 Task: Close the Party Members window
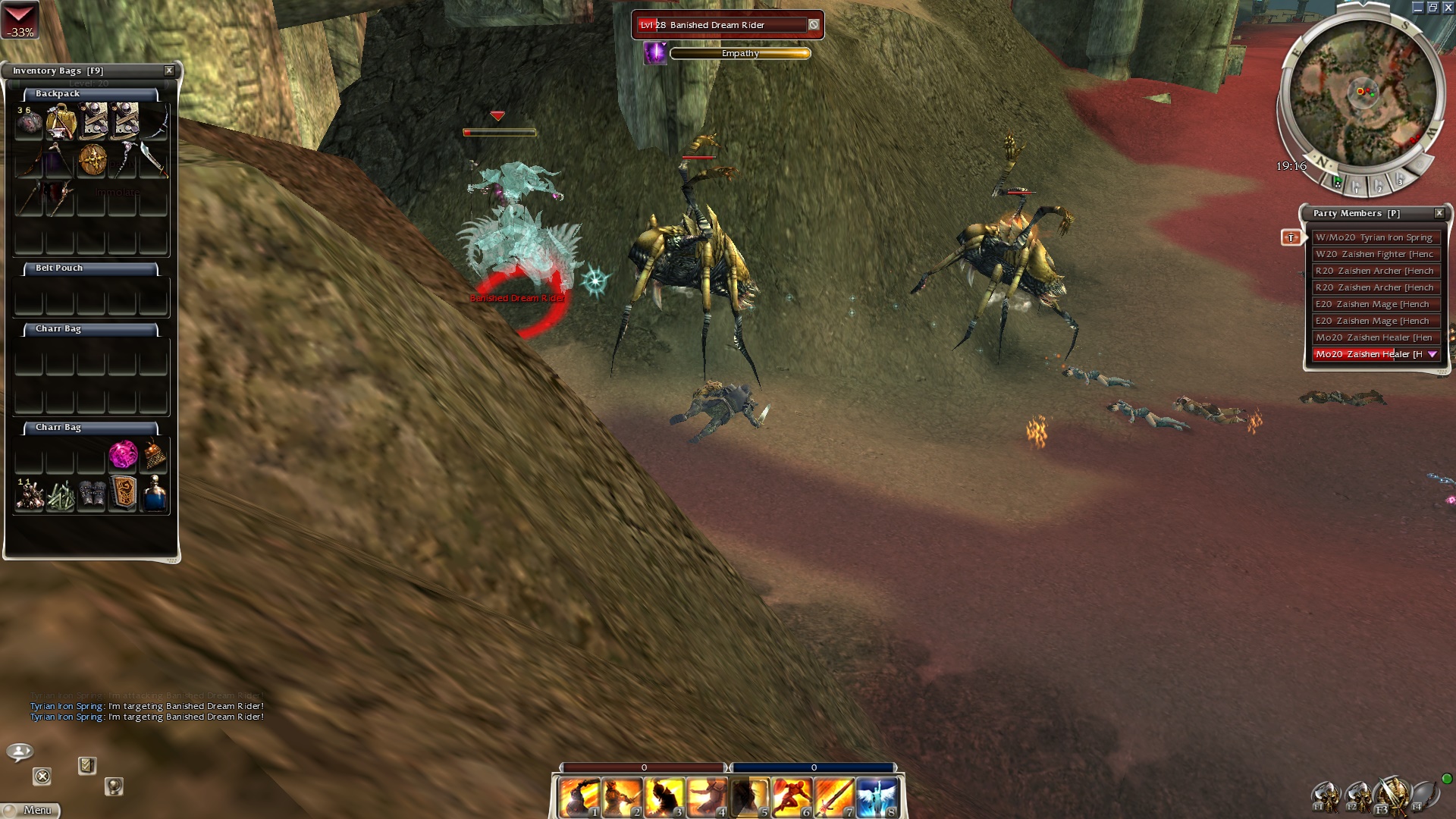[x=1439, y=213]
